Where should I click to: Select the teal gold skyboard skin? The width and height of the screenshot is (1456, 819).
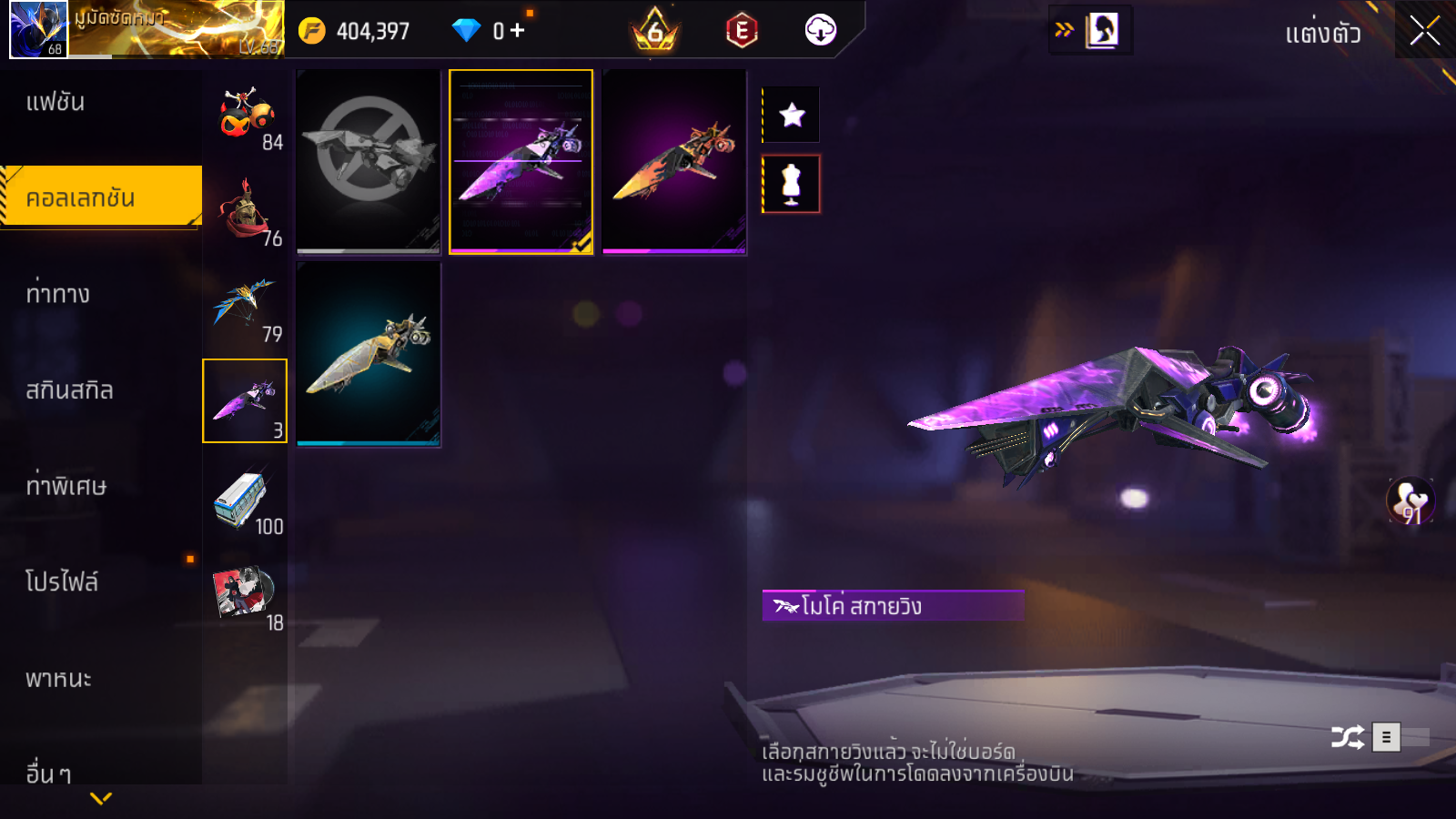tap(369, 354)
